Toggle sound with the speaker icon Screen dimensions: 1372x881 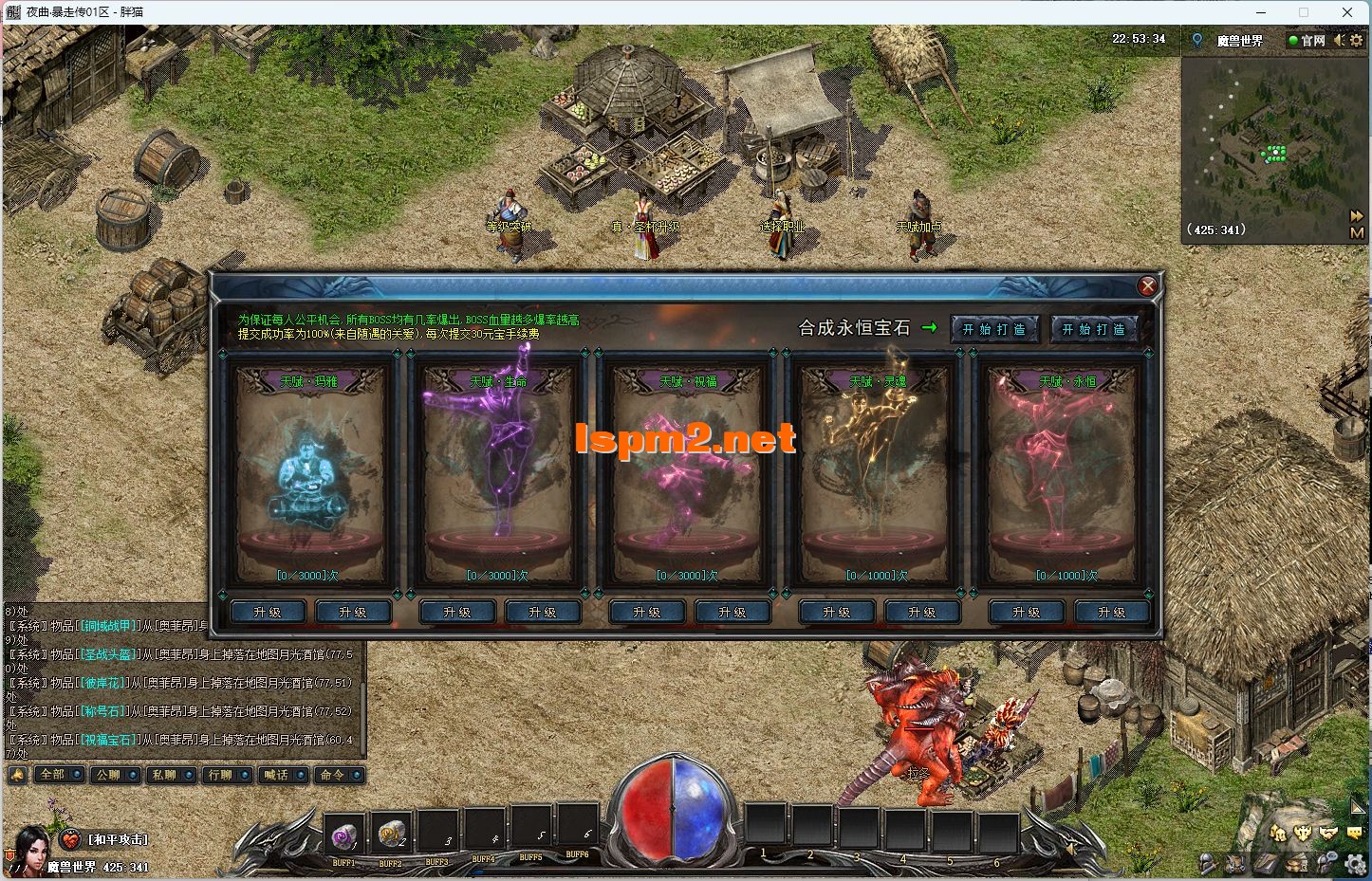1339,41
